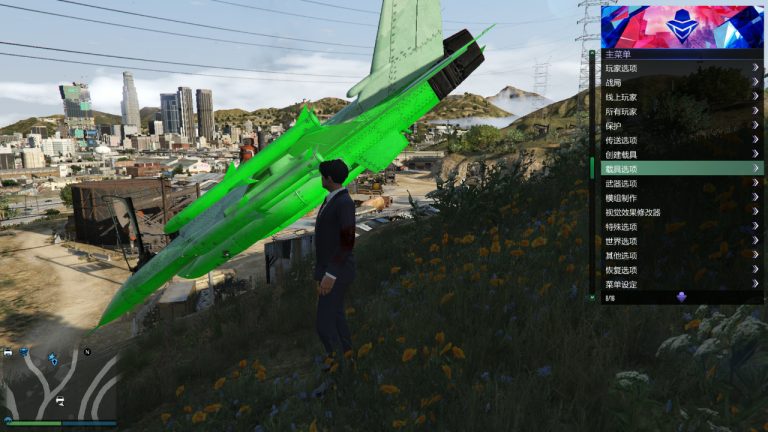Click the purple arrow icon in menu footer
This screenshot has height=432, width=768.
click(x=681, y=297)
